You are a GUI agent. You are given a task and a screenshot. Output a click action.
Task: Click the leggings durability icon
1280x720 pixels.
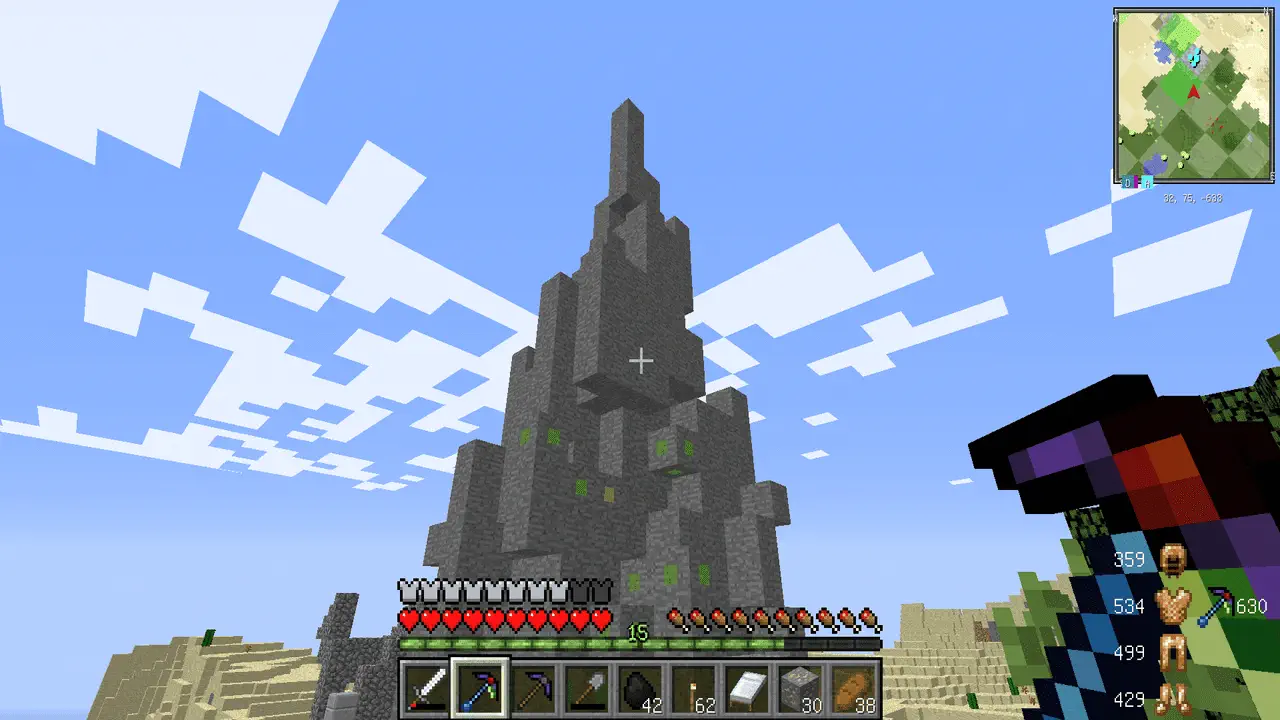click(x=1171, y=653)
